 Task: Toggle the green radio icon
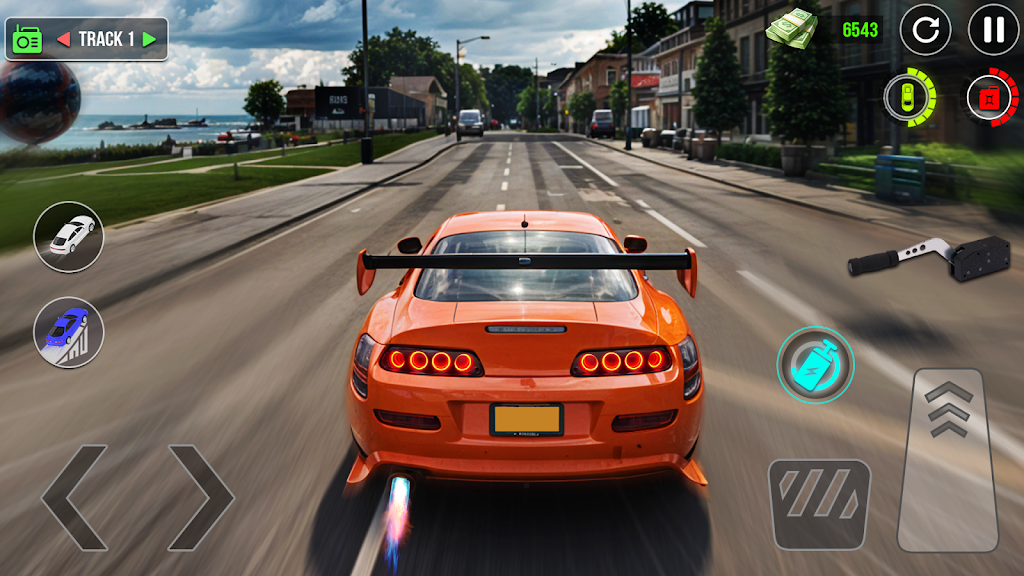point(25,40)
